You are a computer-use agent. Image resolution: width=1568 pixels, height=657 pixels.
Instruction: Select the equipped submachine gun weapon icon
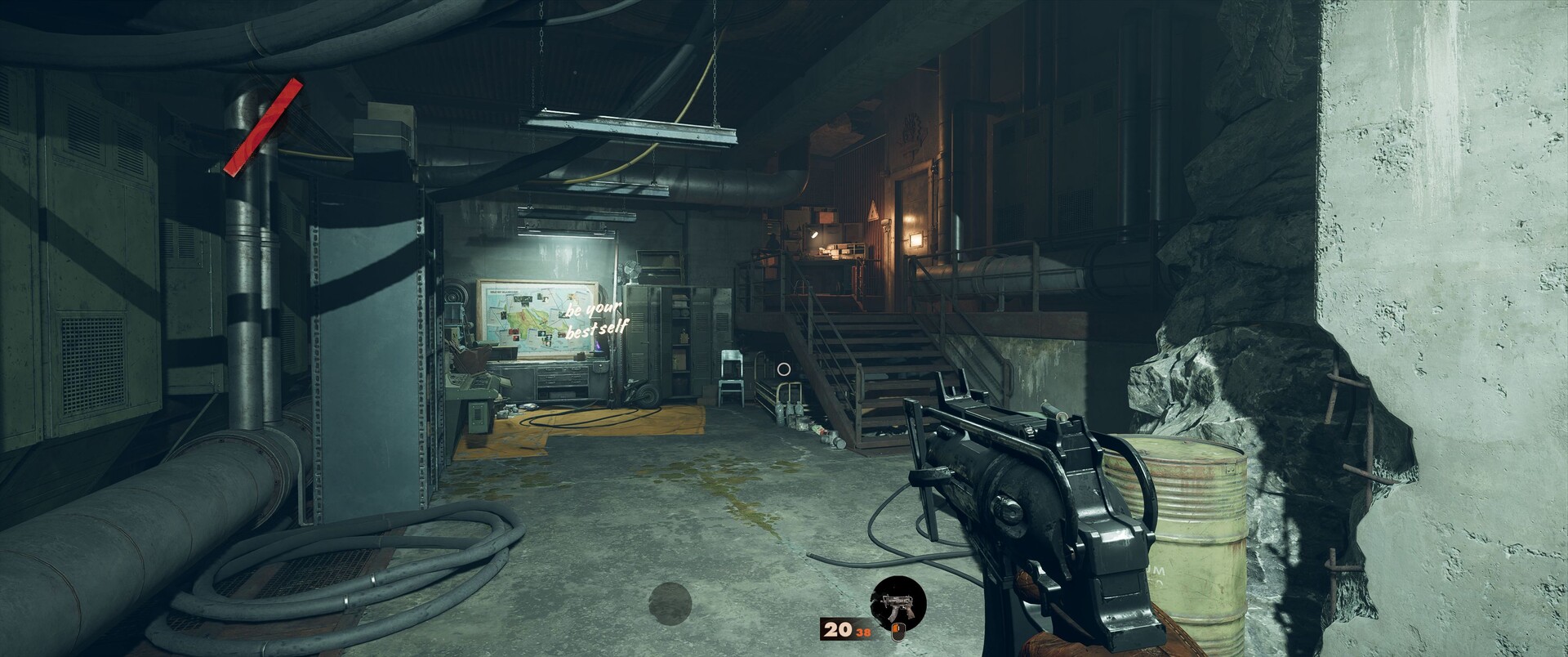(898, 604)
